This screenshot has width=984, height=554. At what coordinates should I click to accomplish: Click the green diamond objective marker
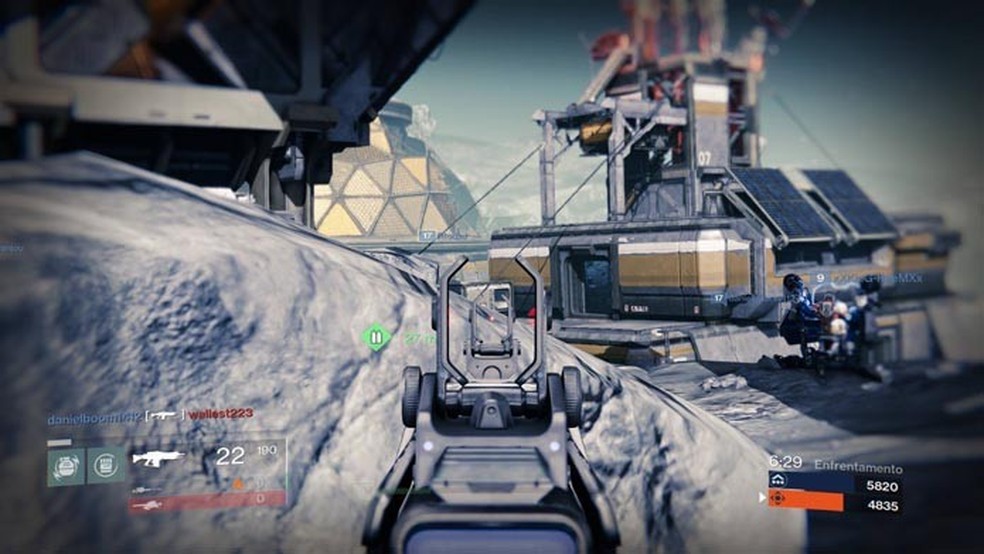[376, 337]
